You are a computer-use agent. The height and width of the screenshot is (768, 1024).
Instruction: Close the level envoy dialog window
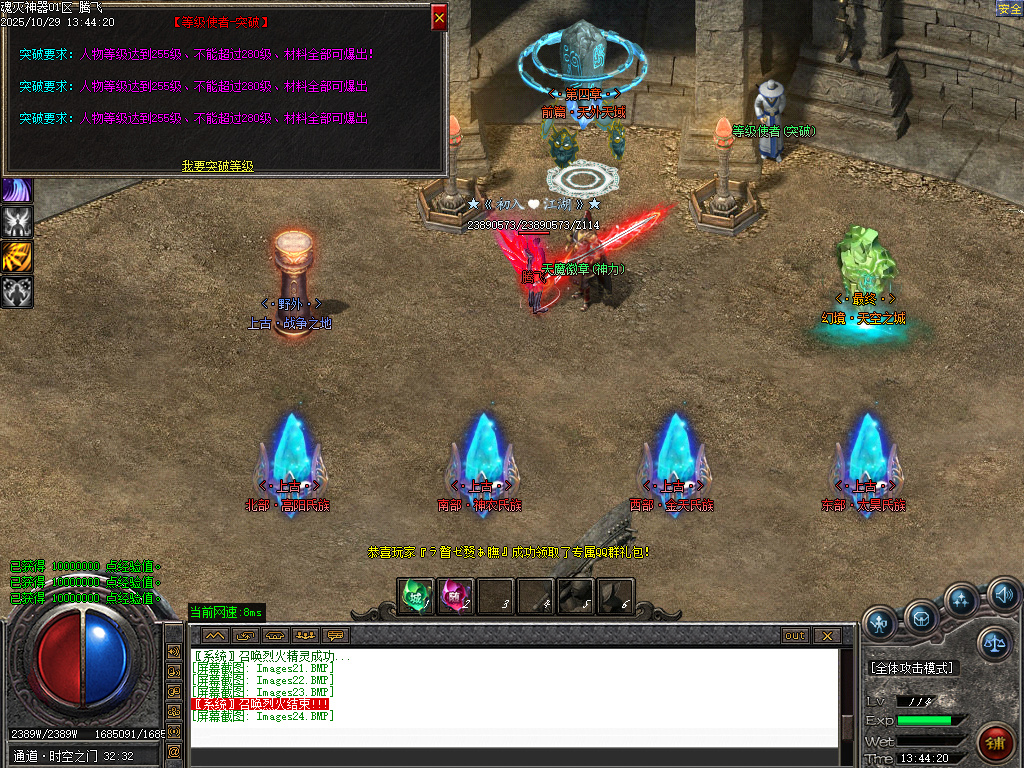click(439, 17)
